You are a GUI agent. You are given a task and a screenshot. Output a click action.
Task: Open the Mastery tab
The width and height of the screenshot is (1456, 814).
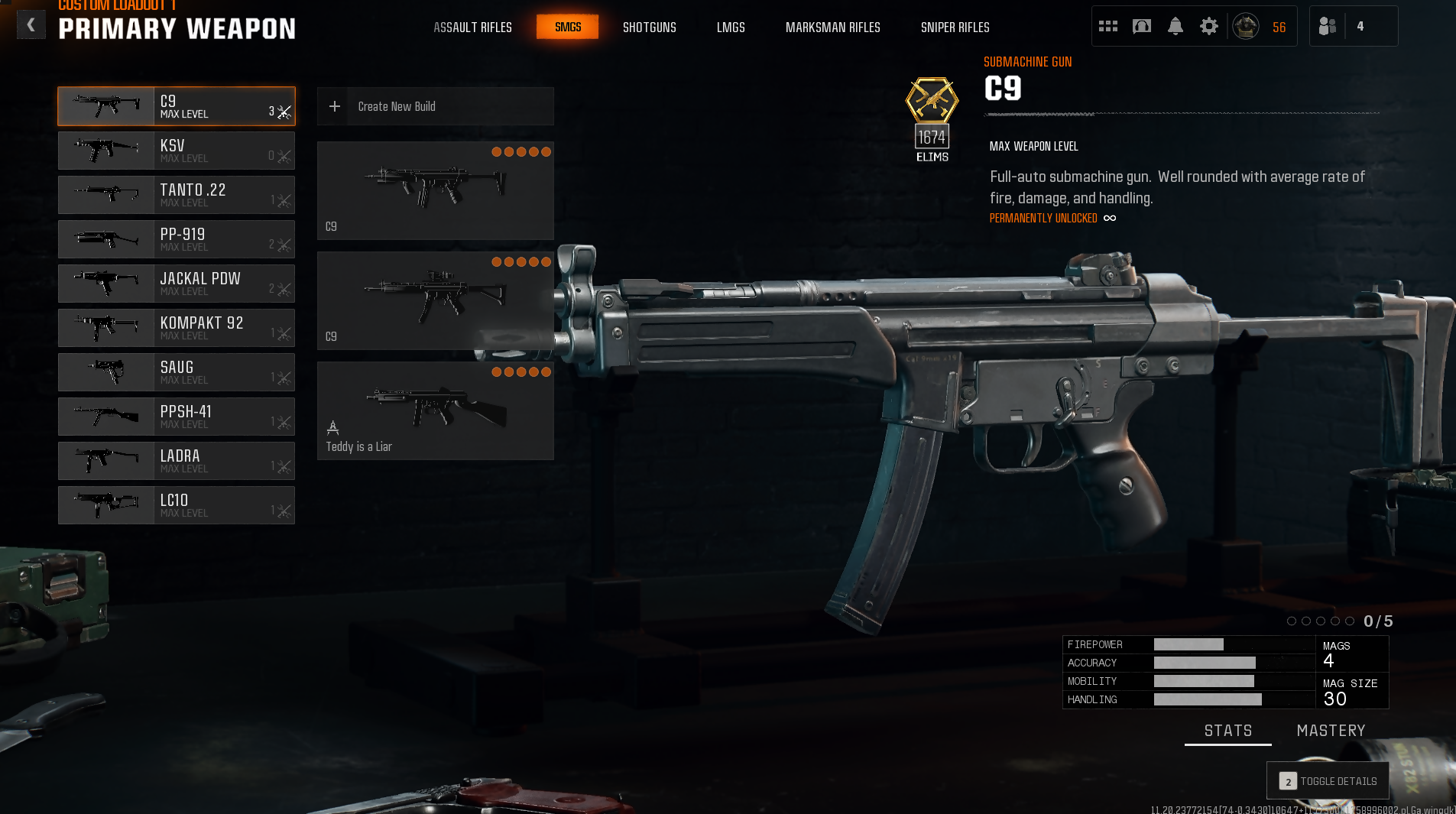pos(1331,731)
